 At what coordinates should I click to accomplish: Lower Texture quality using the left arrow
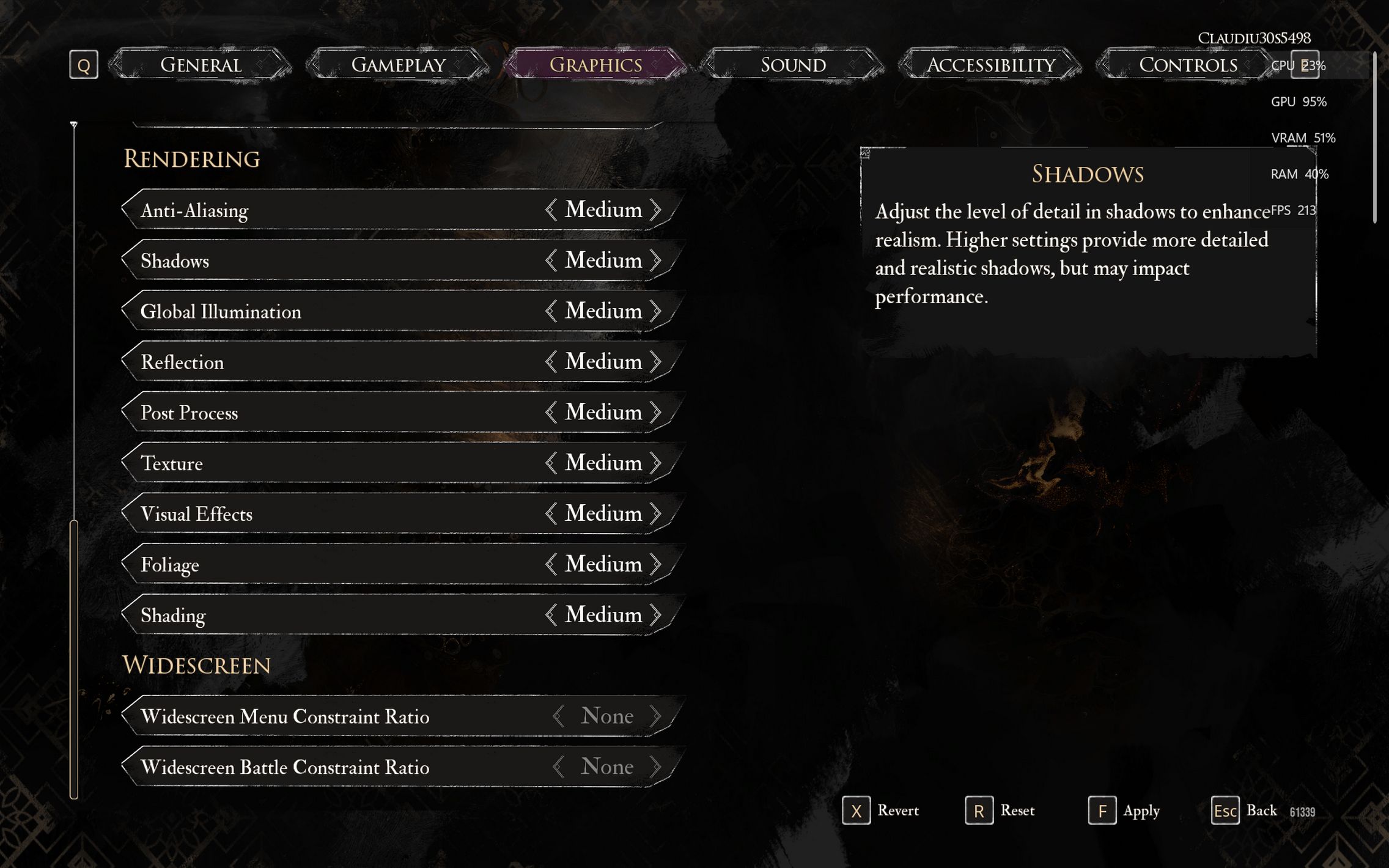click(551, 463)
